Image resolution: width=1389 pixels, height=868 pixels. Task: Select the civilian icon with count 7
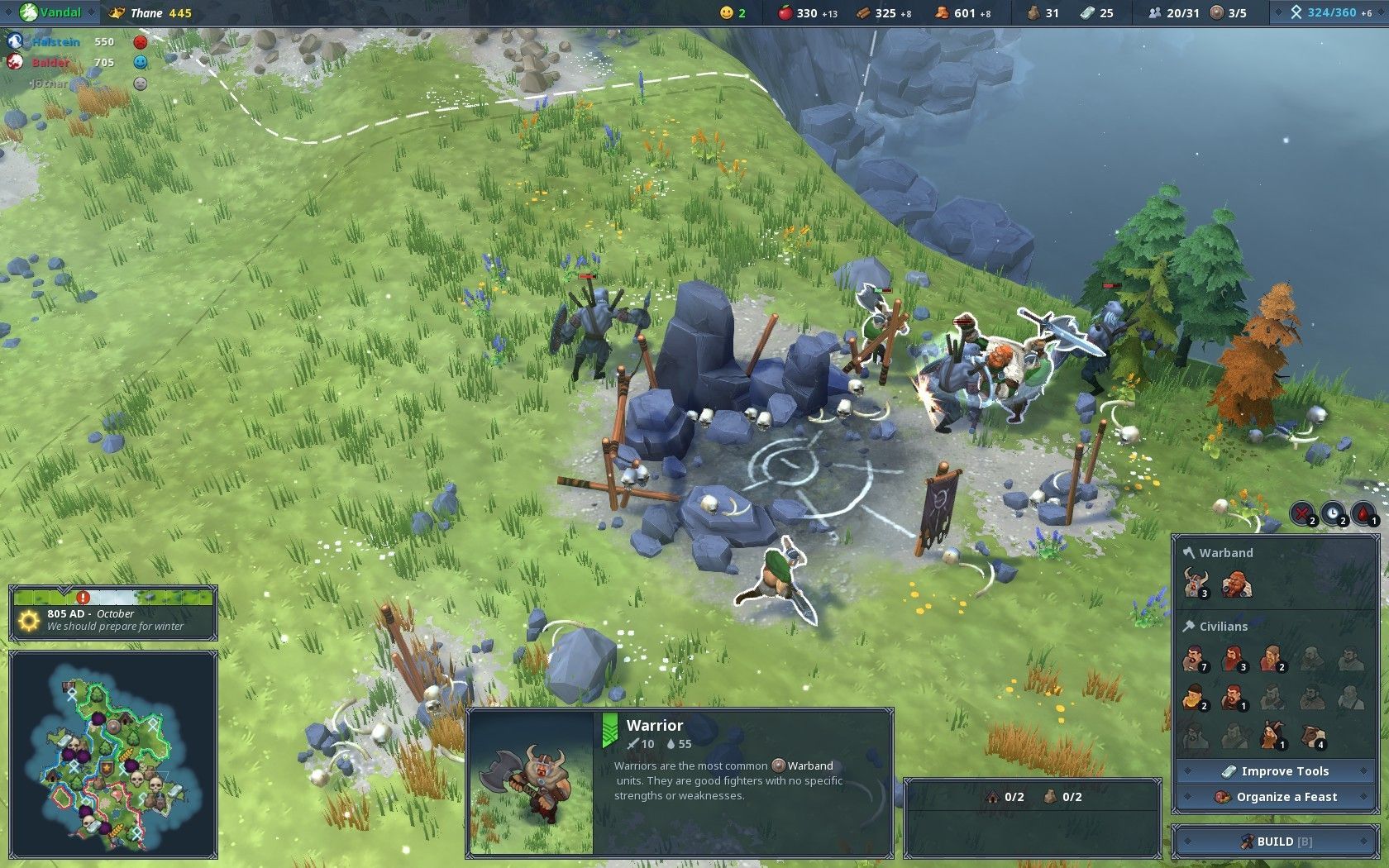point(1193,659)
